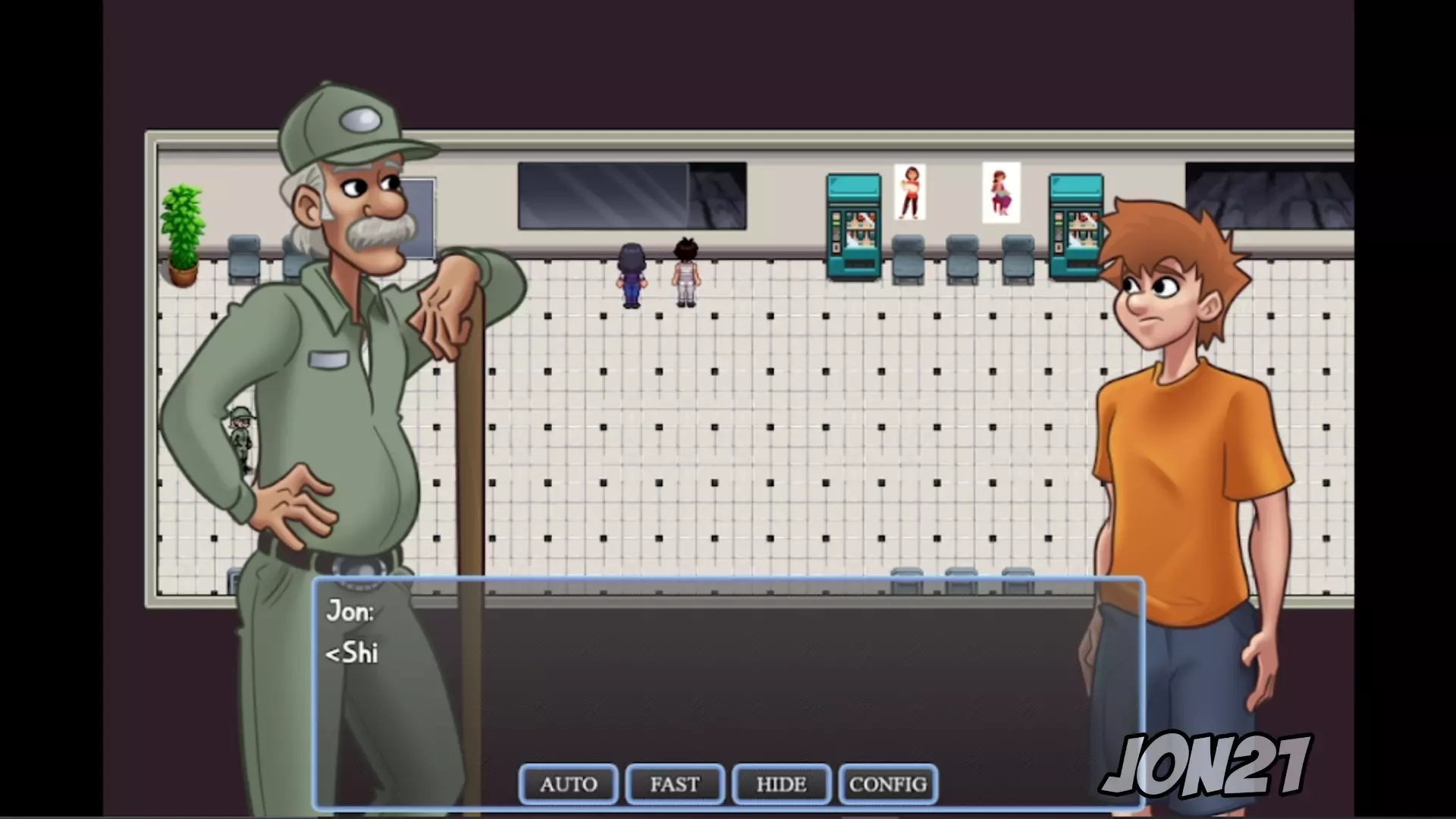
Task: Enable AUTO dialogue advance
Action: coord(568,784)
